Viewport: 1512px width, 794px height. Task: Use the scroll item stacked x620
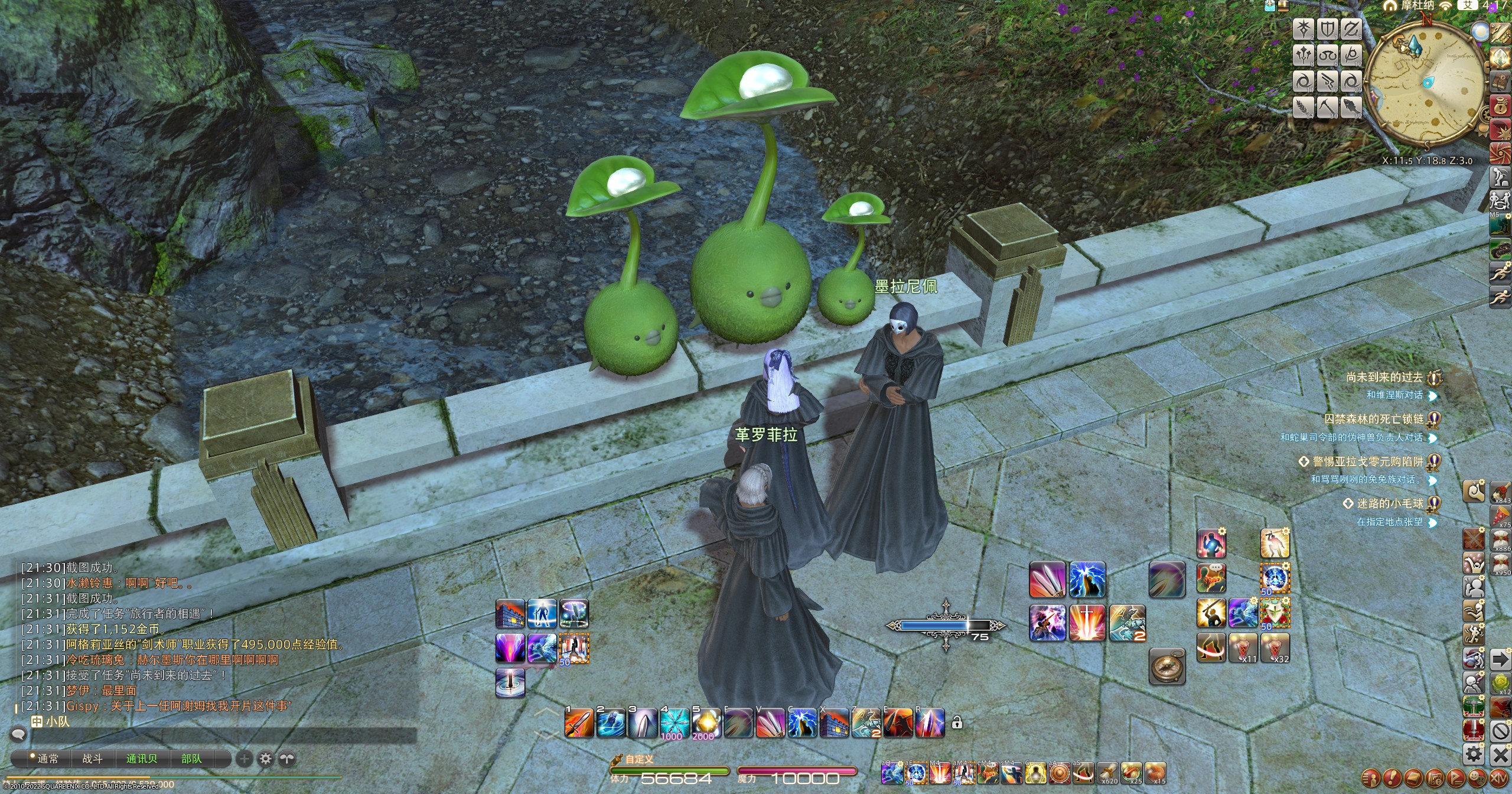pos(1107,773)
